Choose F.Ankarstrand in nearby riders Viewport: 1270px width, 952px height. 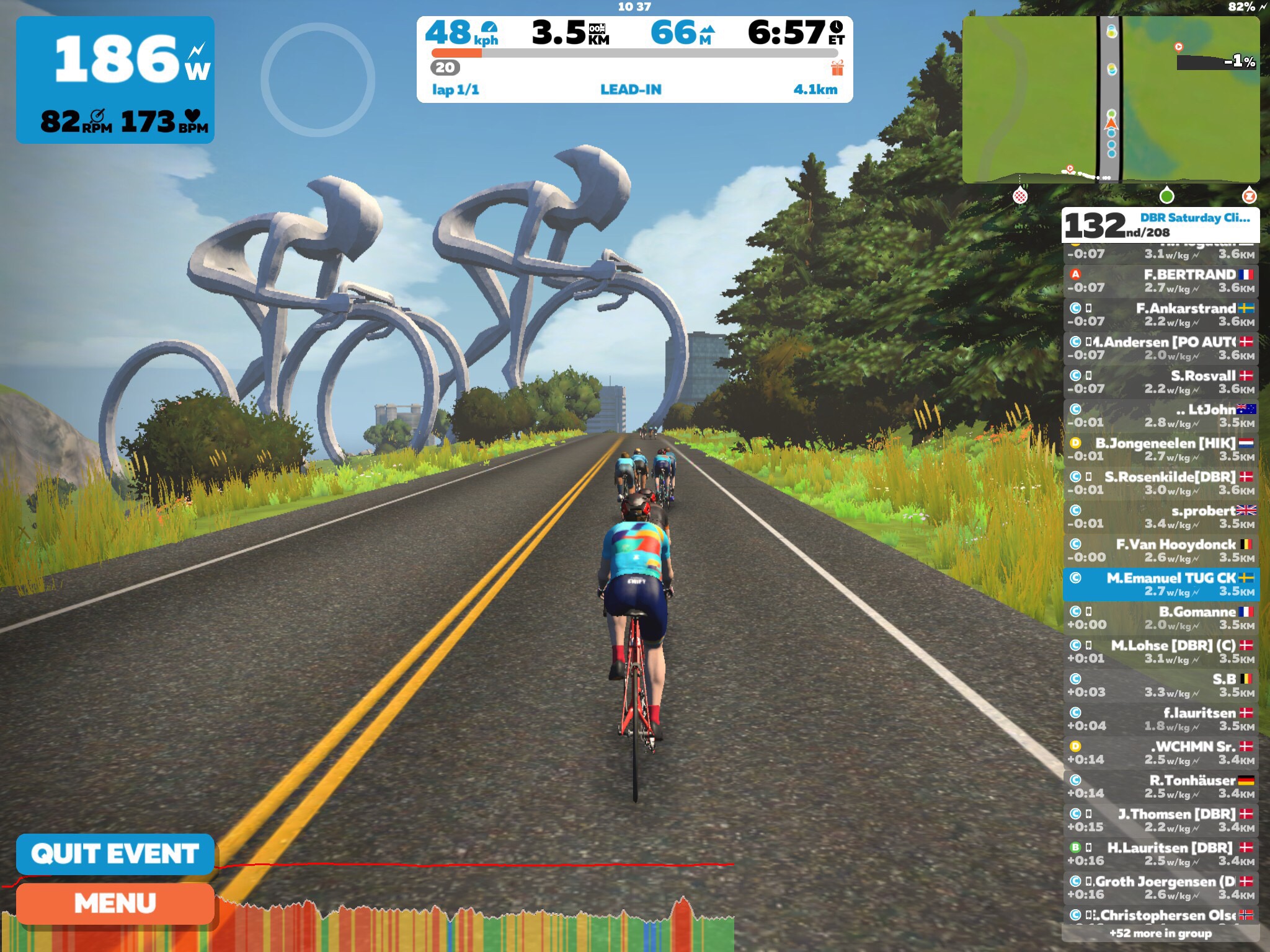pyautogui.click(x=1161, y=314)
